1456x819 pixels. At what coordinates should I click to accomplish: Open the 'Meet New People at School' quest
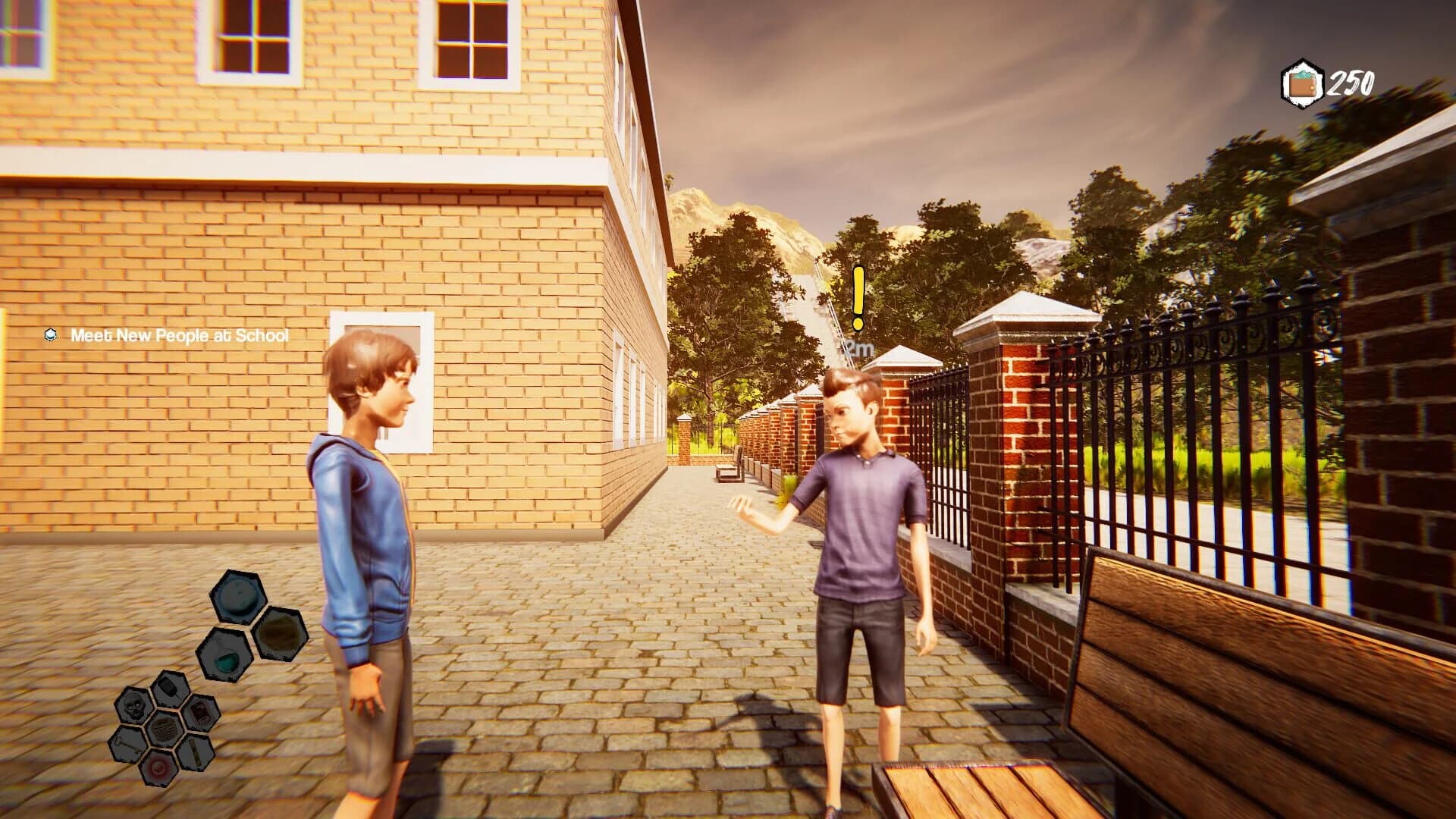coord(179,333)
